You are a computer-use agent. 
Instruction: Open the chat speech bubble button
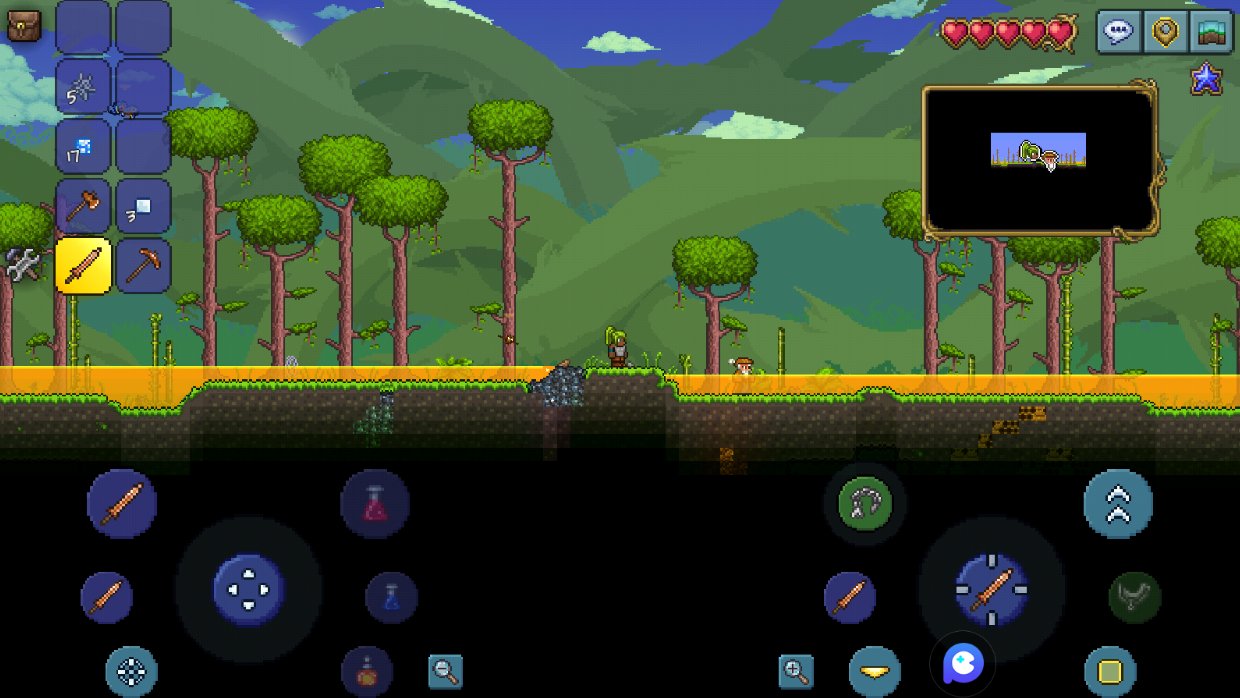pos(1117,32)
